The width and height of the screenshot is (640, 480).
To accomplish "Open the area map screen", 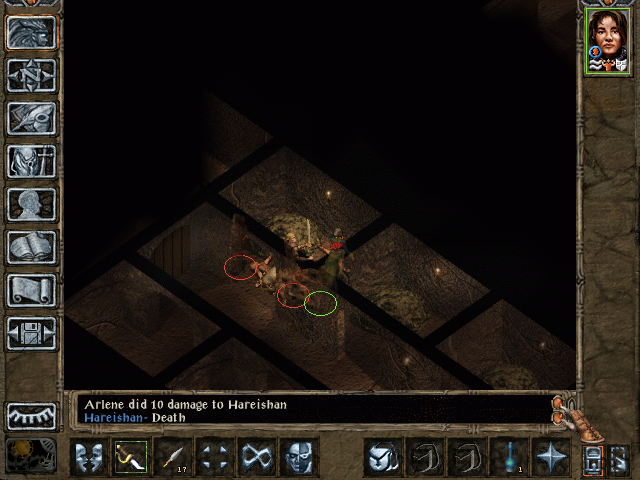I will tap(31, 75).
